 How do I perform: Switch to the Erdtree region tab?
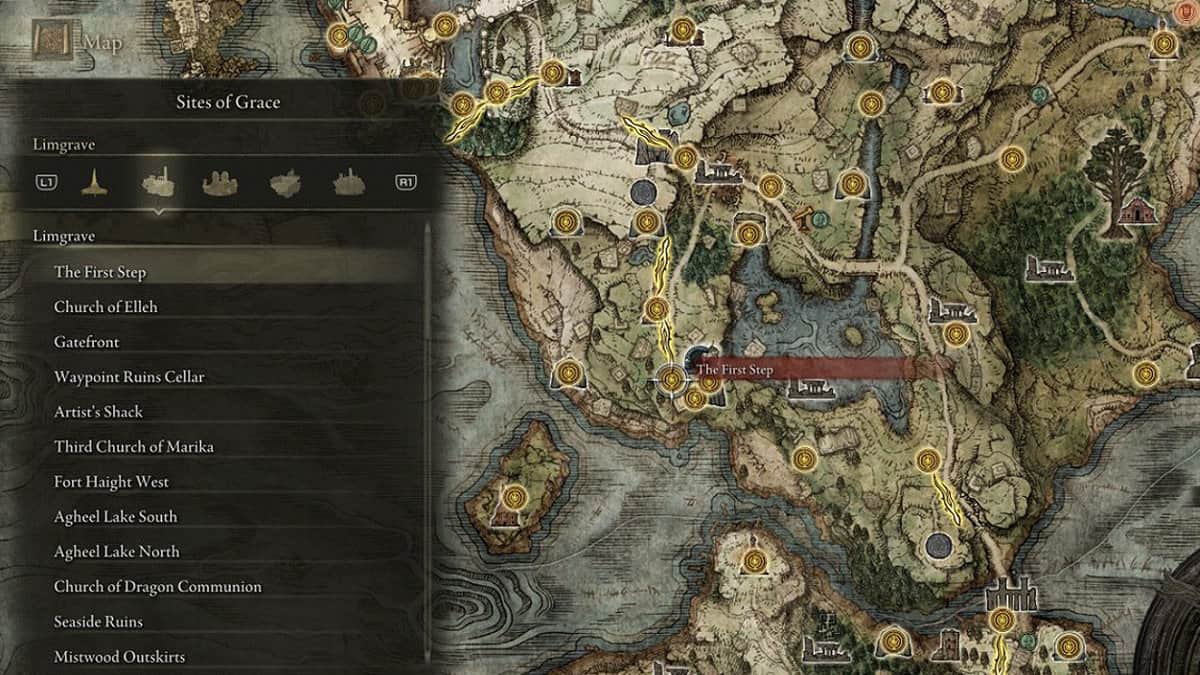click(x=95, y=182)
